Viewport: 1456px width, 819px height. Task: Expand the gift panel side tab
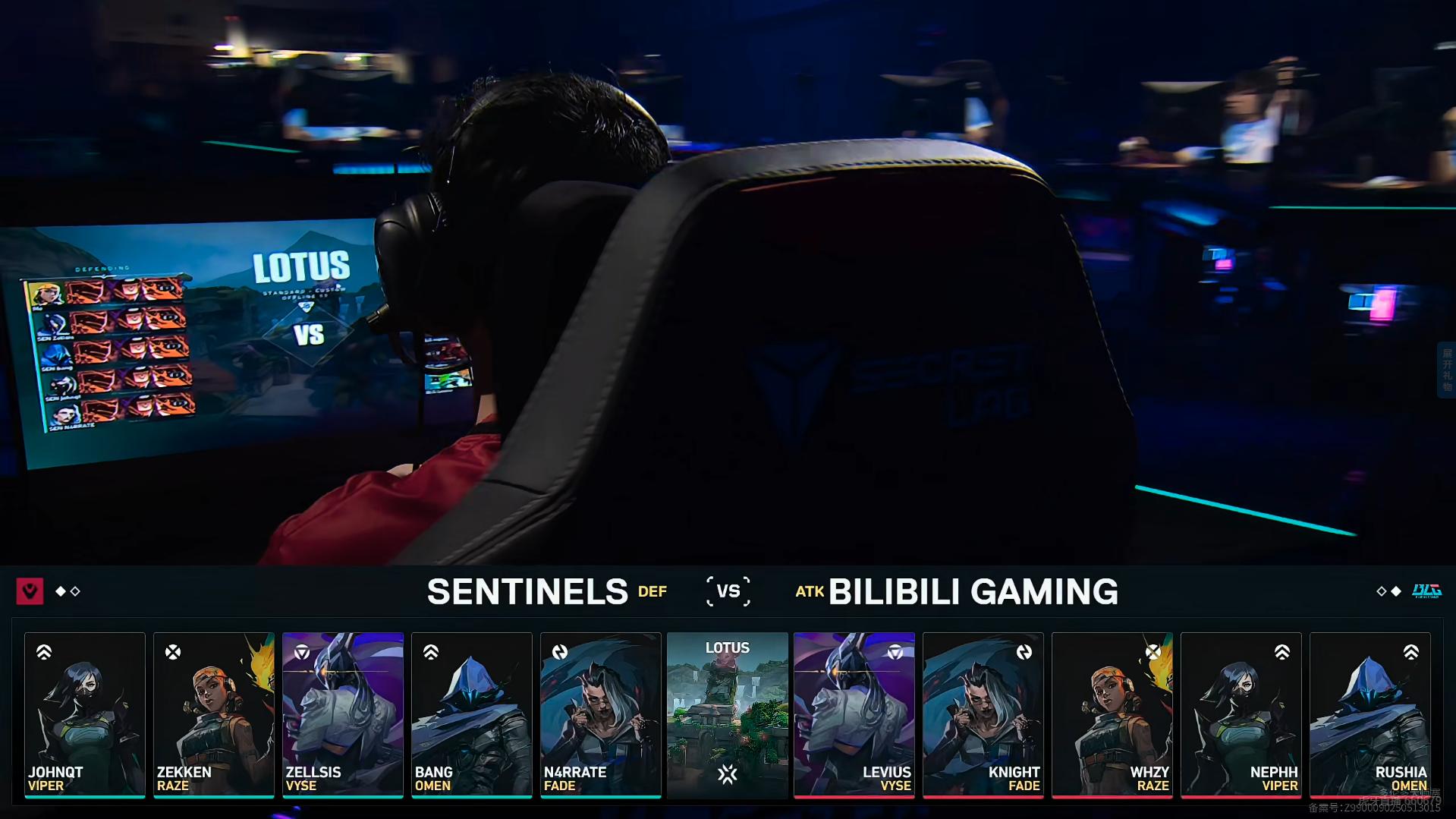point(1447,370)
